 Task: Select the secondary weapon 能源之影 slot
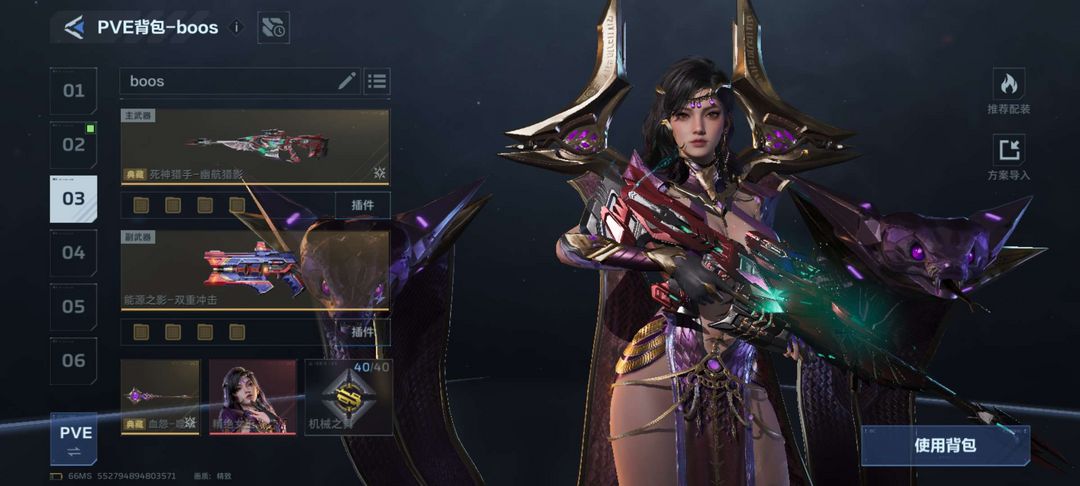pos(255,270)
